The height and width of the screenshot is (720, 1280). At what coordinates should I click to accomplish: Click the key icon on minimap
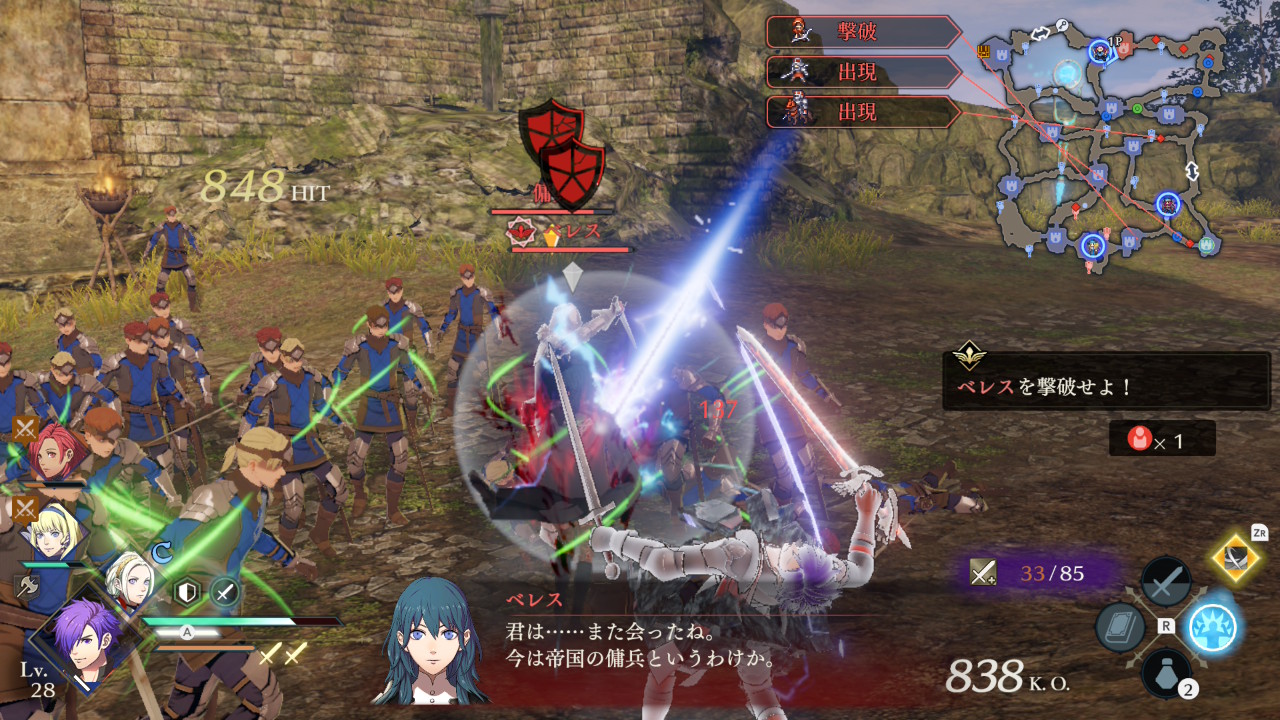point(1062,25)
